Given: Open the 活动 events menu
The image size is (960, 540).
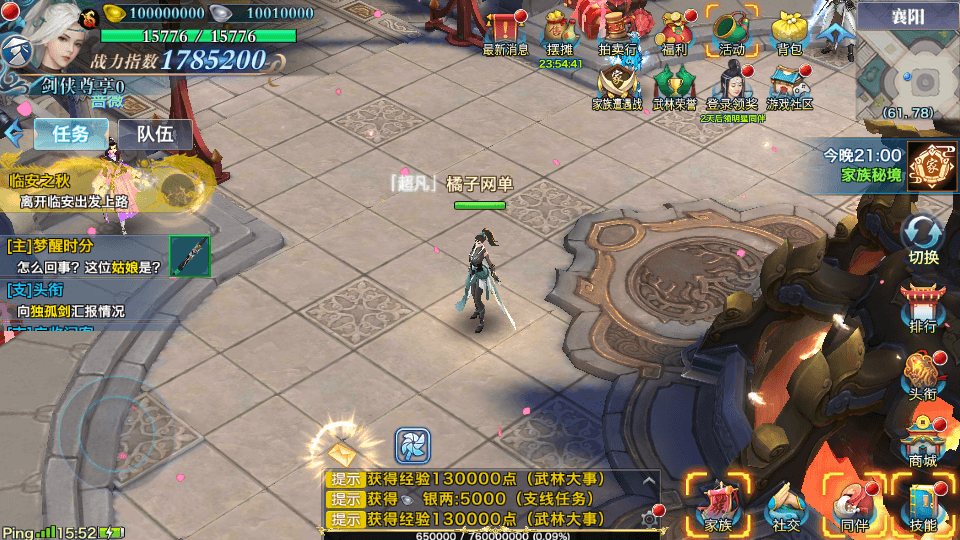Looking at the screenshot, I should click(732, 30).
